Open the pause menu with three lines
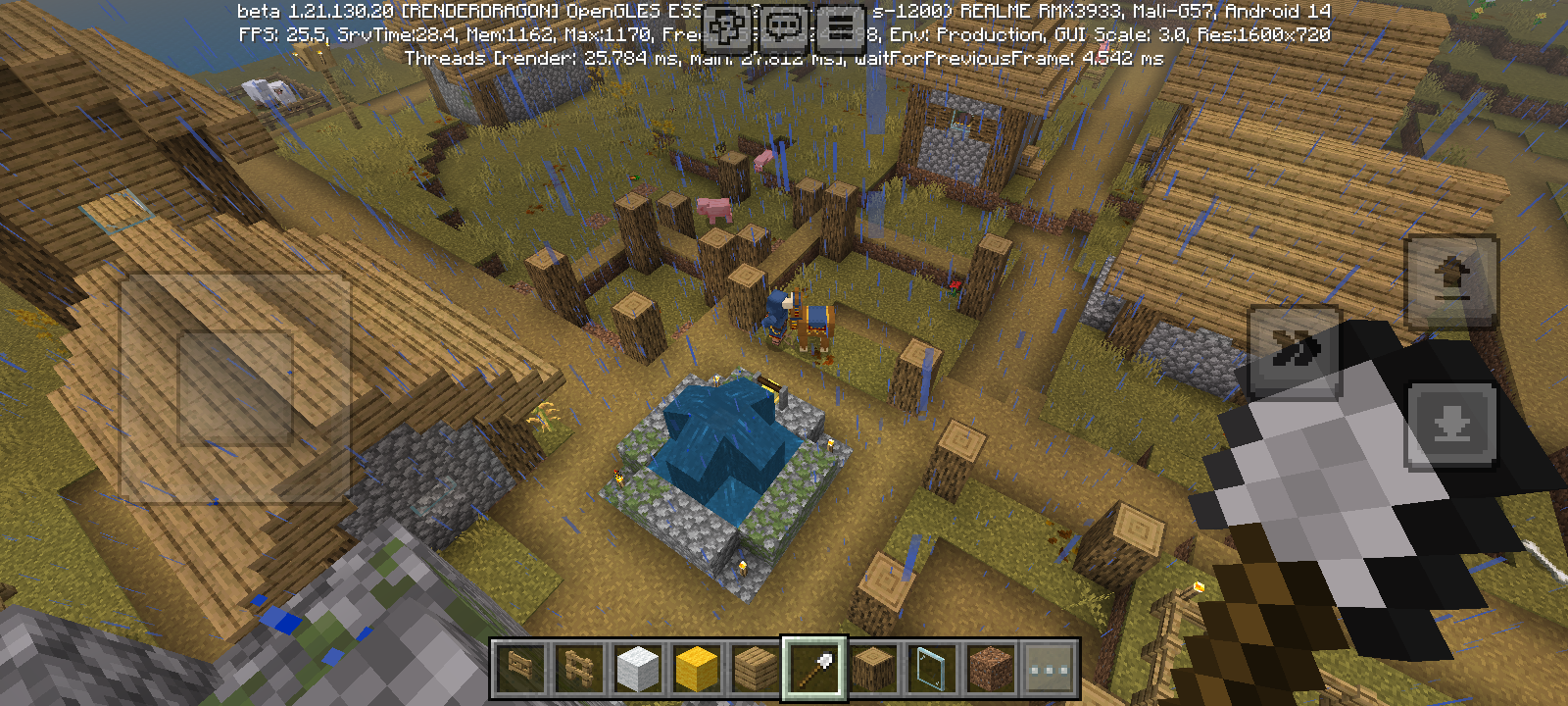Image resolution: width=1568 pixels, height=706 pixels. pos(841,27)
